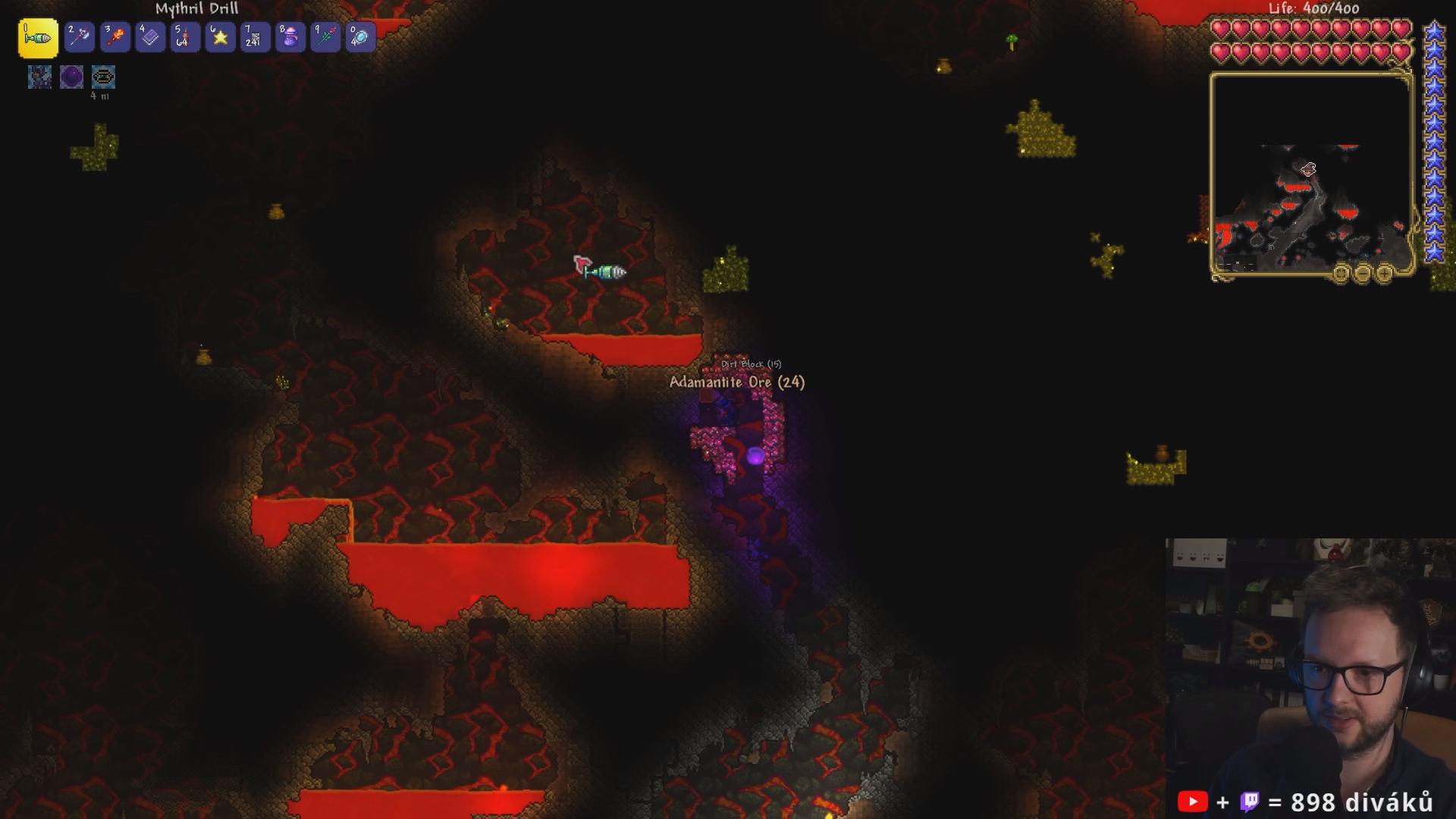Select the magic mirror in slot 0

click(360, 37)
